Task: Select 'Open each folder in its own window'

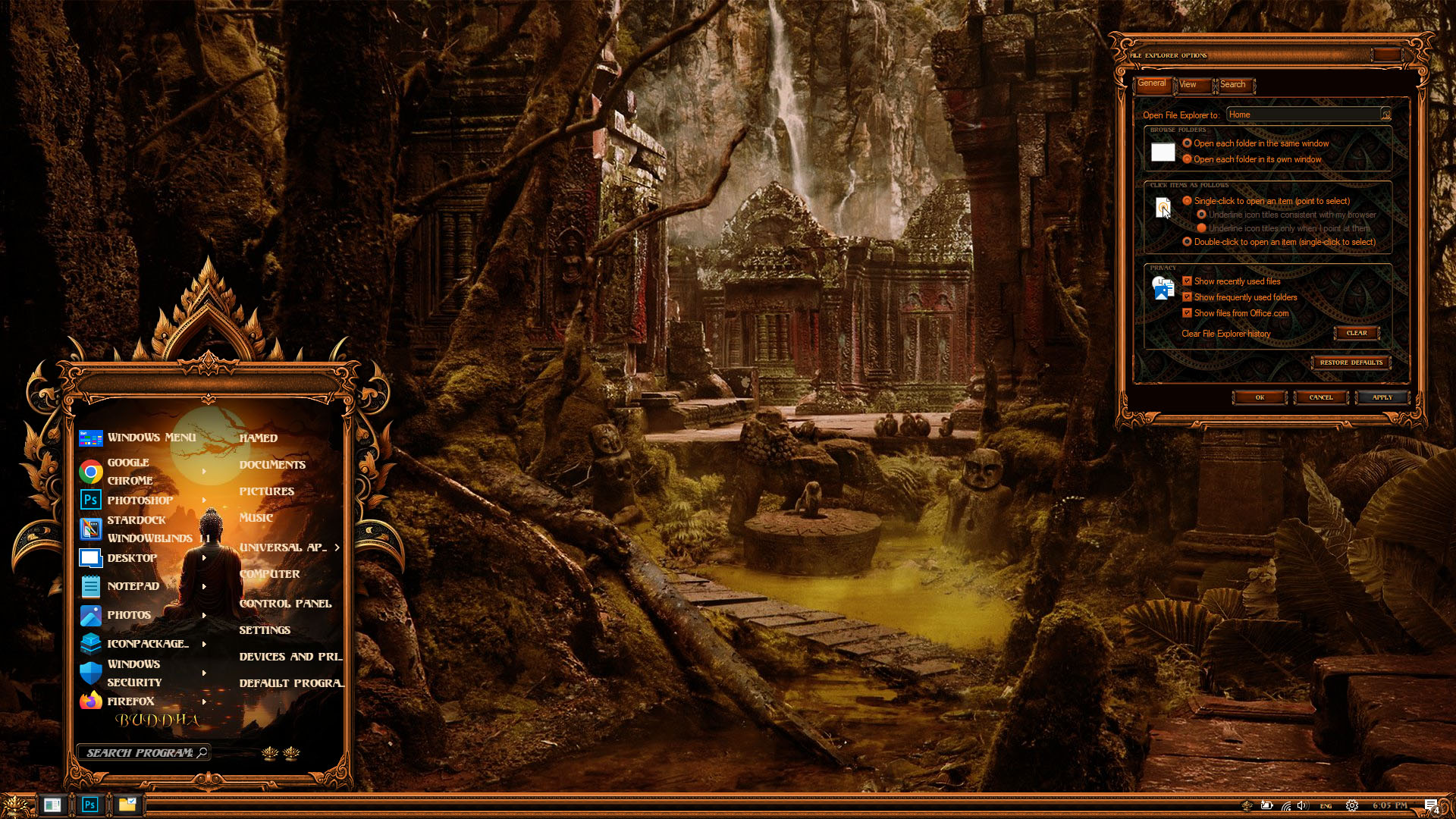Action: coord(1188,159)
